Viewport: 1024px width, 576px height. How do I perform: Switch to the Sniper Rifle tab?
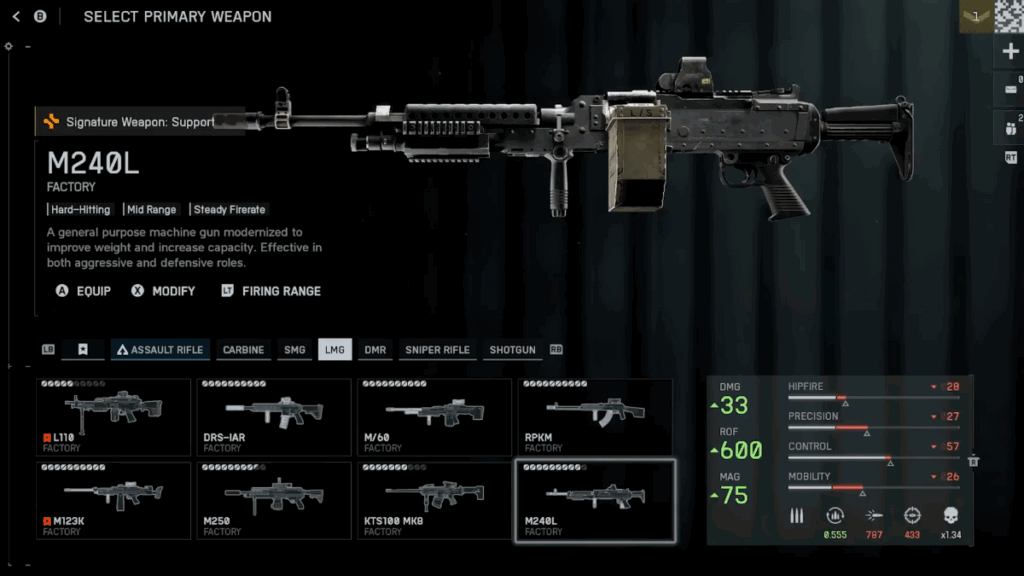(x=437, y=350)
